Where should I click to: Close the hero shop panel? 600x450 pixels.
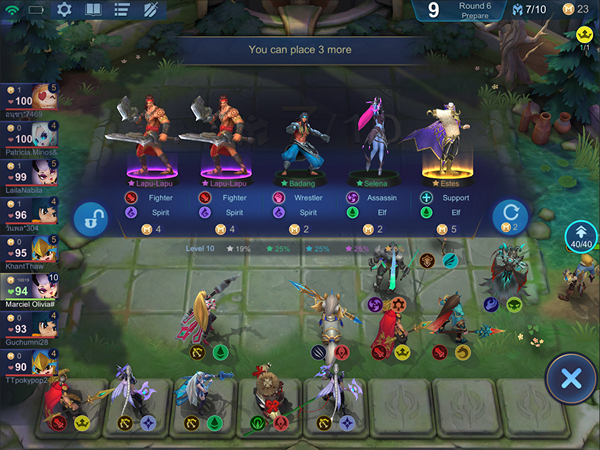571,379
